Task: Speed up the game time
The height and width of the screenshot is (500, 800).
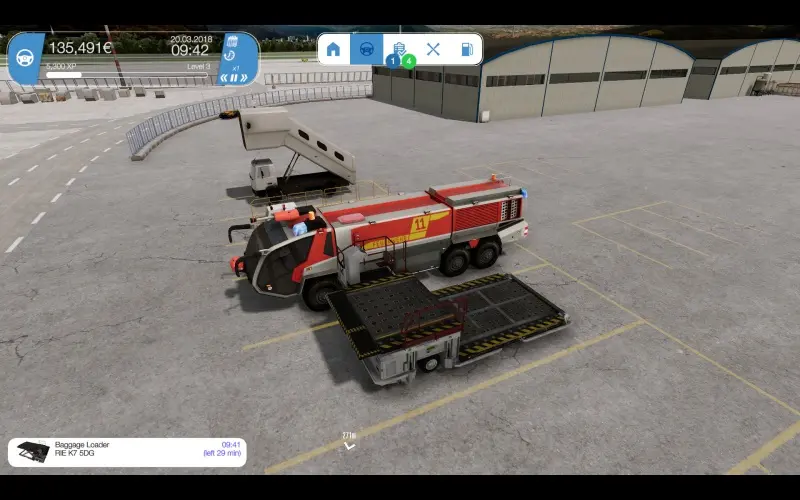Action: (243, 77)
